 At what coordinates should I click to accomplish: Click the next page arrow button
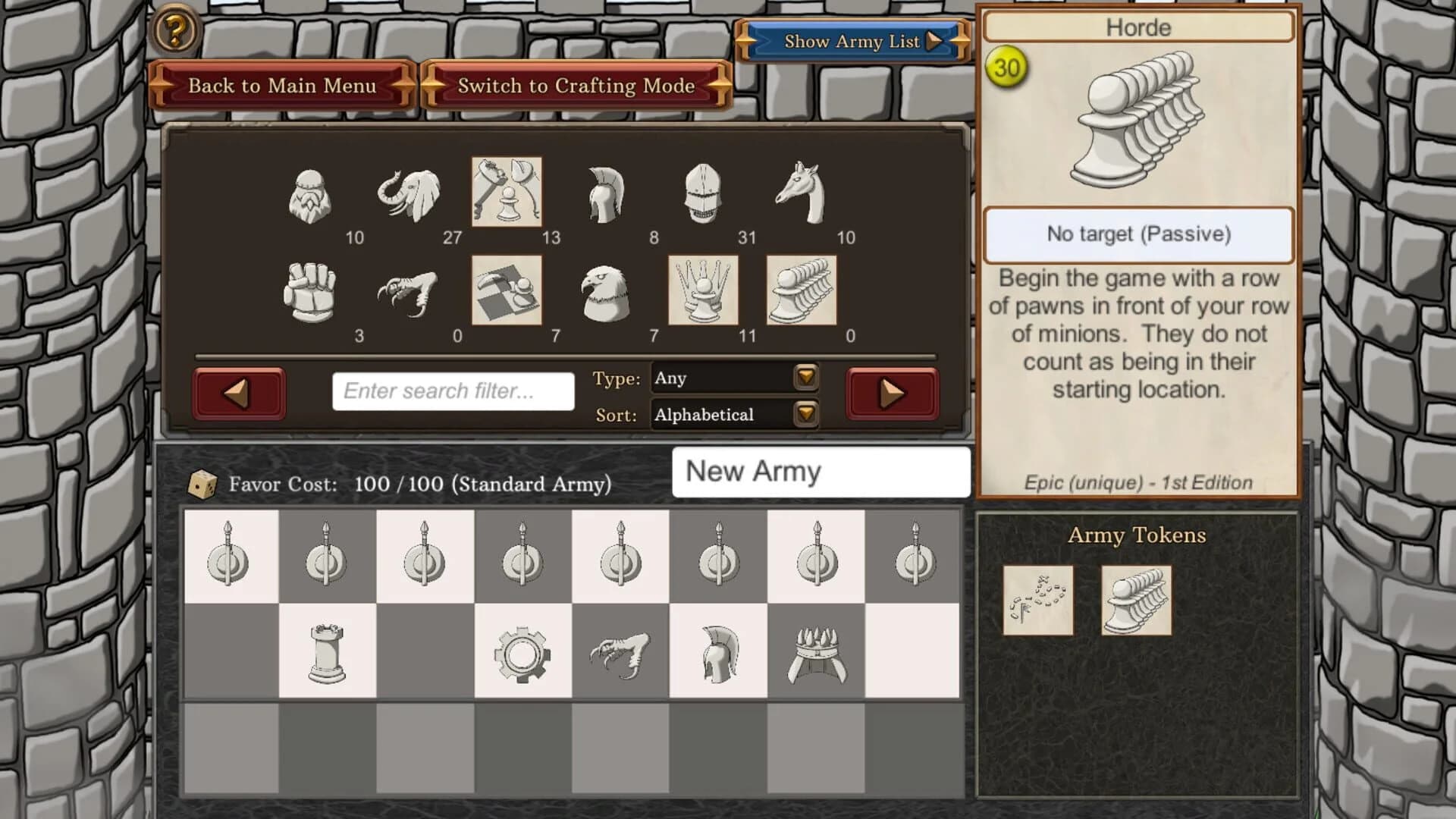(x=891, y=392)
